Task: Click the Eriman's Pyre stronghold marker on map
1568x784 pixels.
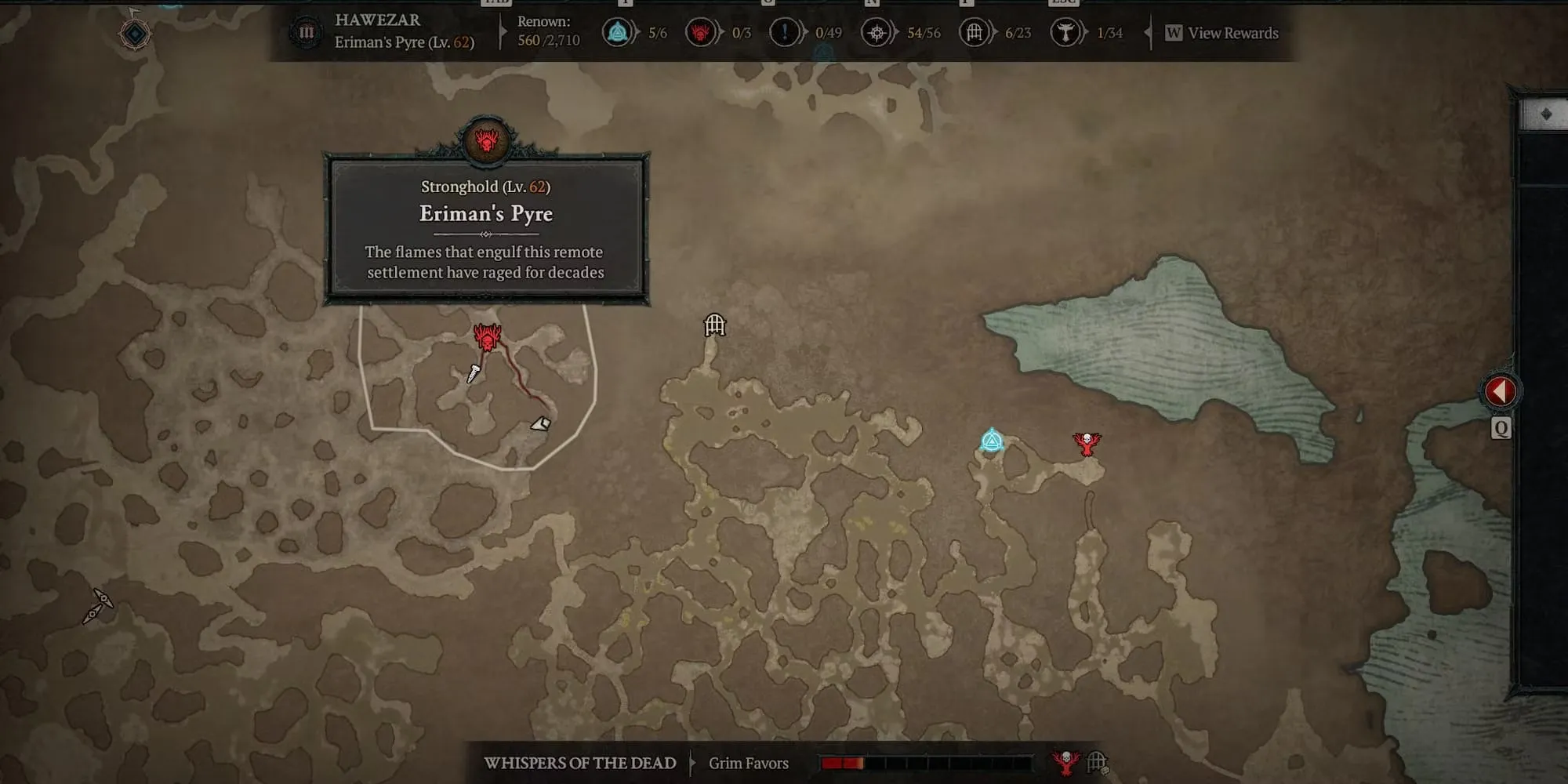Action: tap(487, 338)
